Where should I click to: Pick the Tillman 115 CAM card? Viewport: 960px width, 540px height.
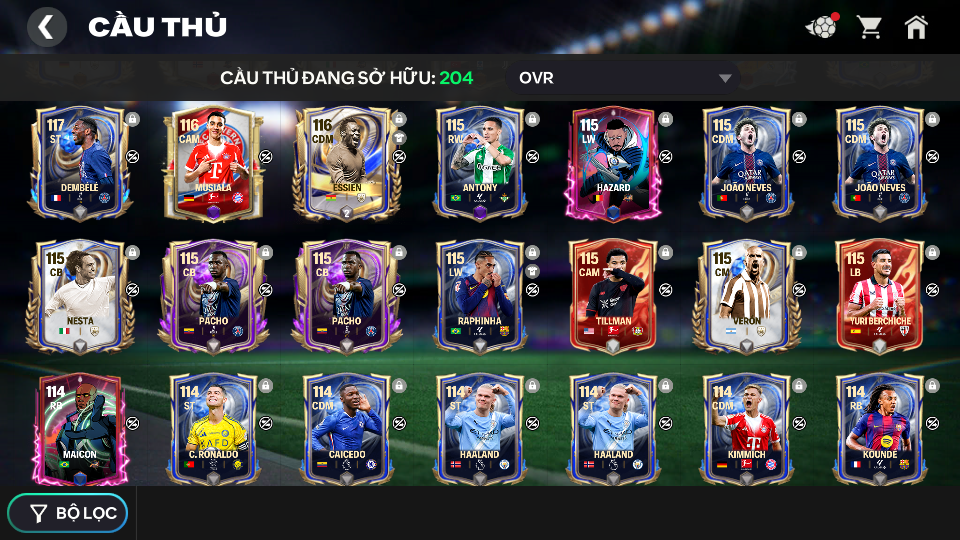click(x=613, y=295)
